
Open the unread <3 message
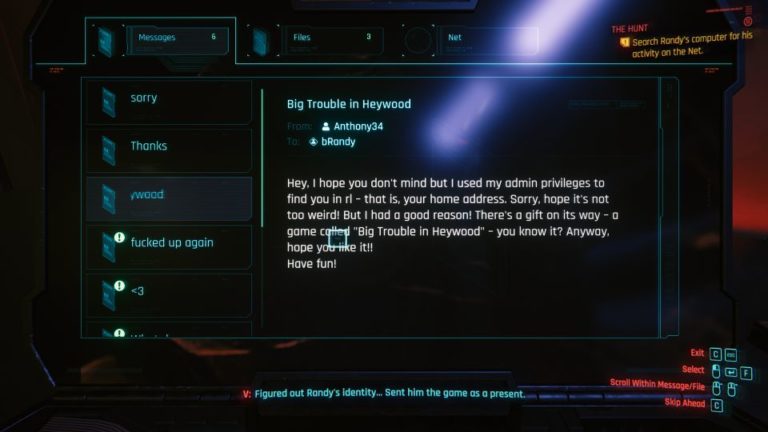[x=168, y=294]
